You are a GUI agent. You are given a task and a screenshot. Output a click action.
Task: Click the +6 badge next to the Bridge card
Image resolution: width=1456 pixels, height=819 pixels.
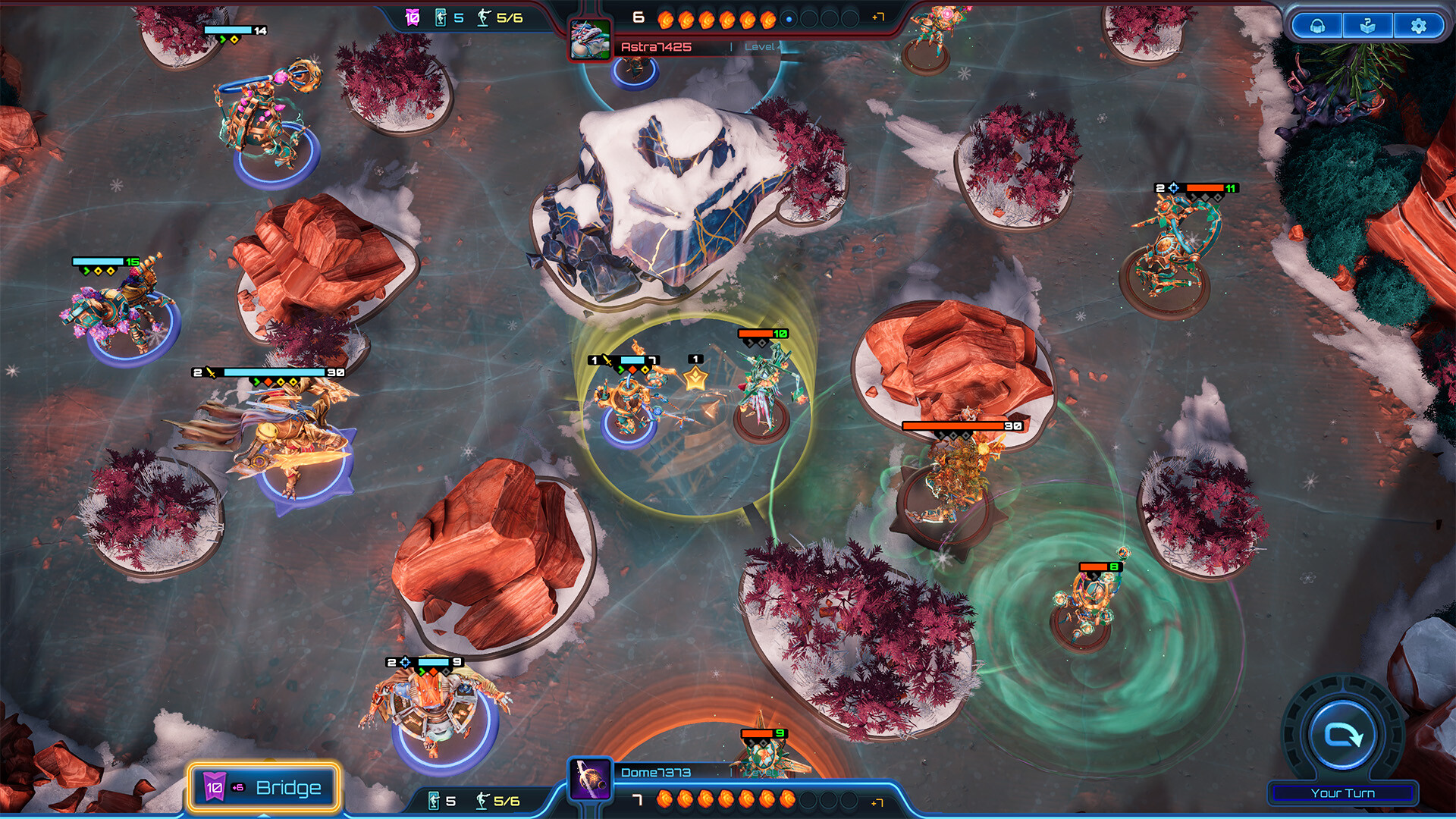237,787
